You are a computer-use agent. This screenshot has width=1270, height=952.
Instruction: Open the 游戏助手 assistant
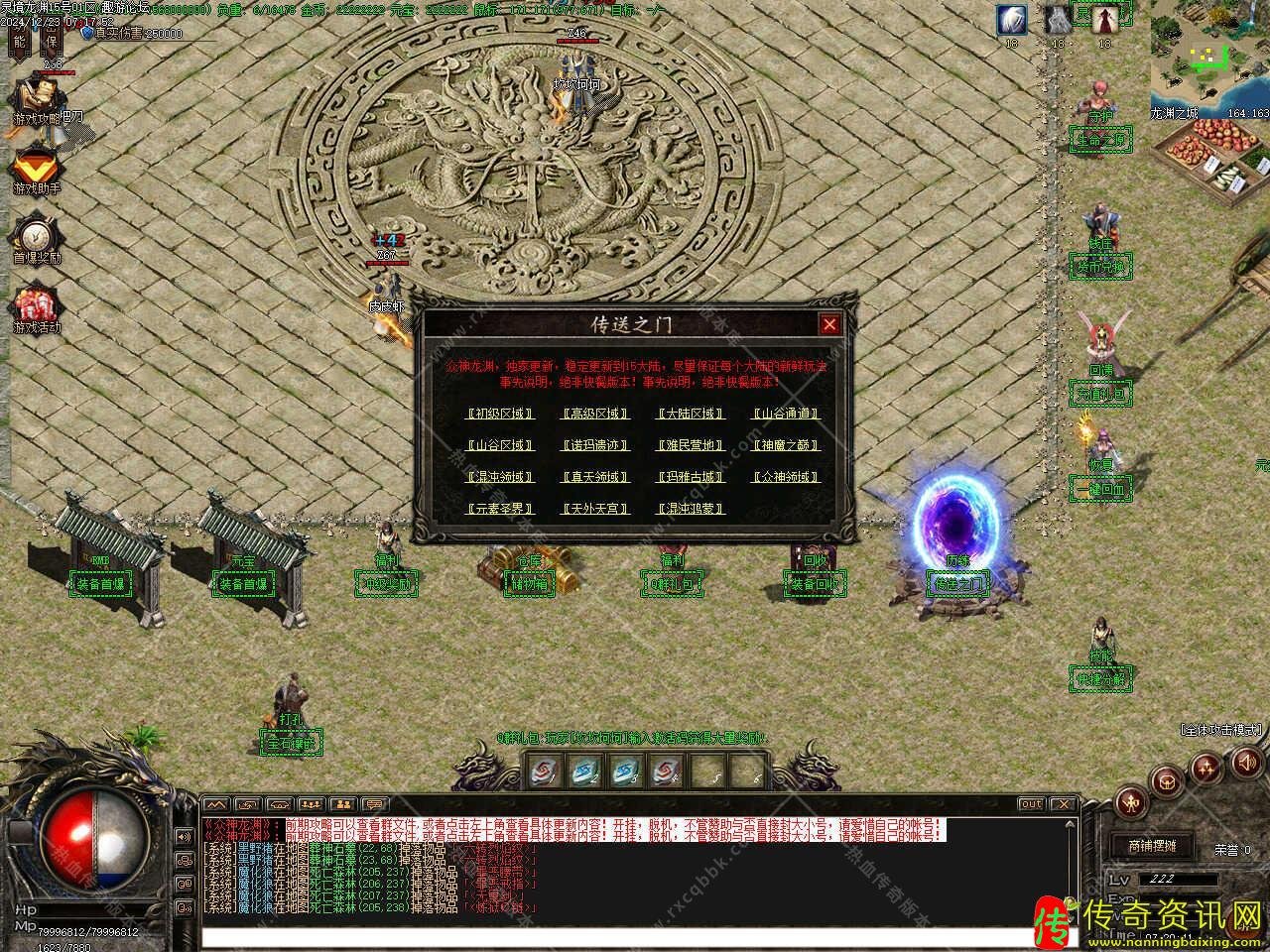pos(36,167)
